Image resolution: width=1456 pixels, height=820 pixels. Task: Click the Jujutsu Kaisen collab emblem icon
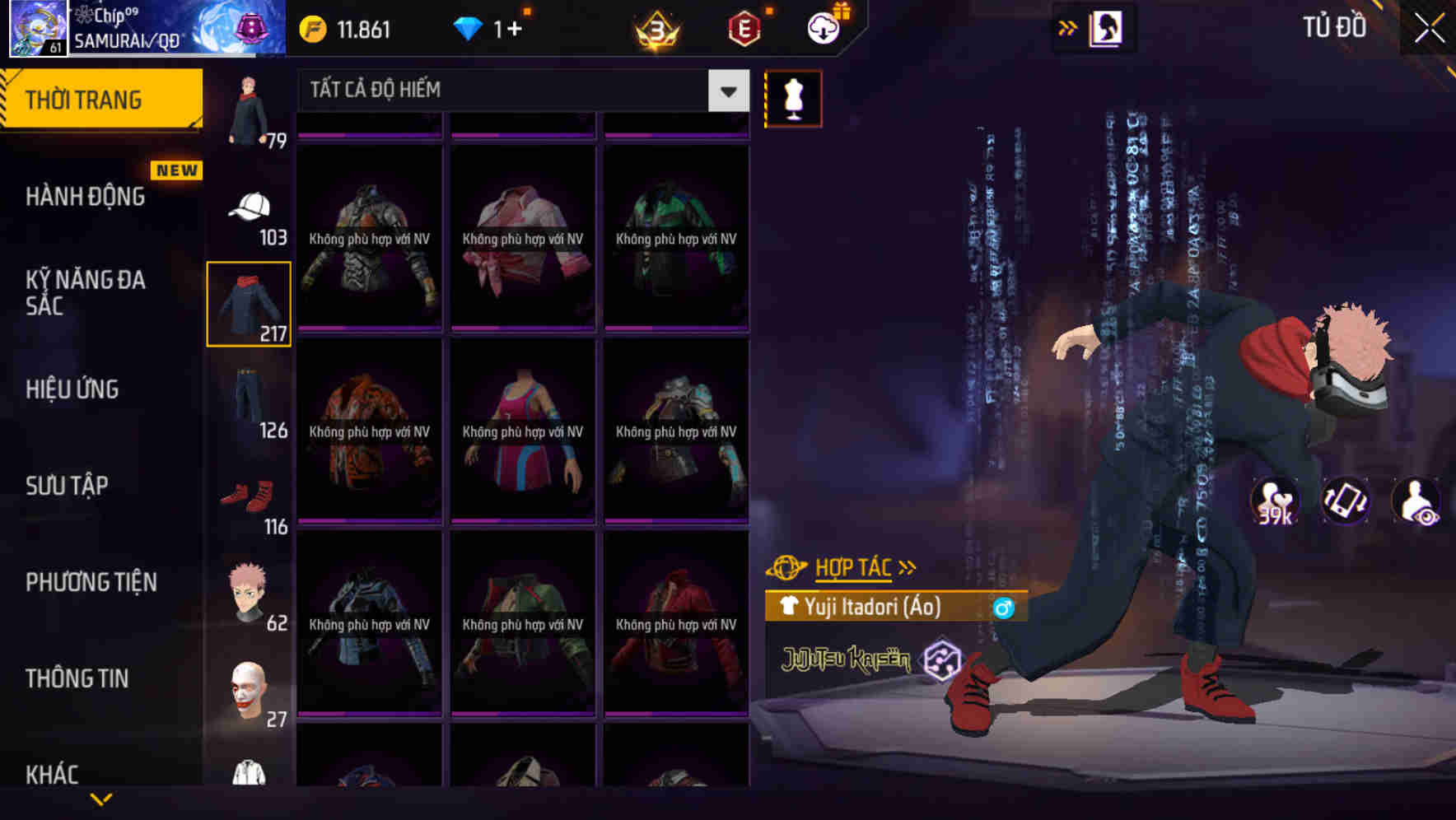pos(944,659)
